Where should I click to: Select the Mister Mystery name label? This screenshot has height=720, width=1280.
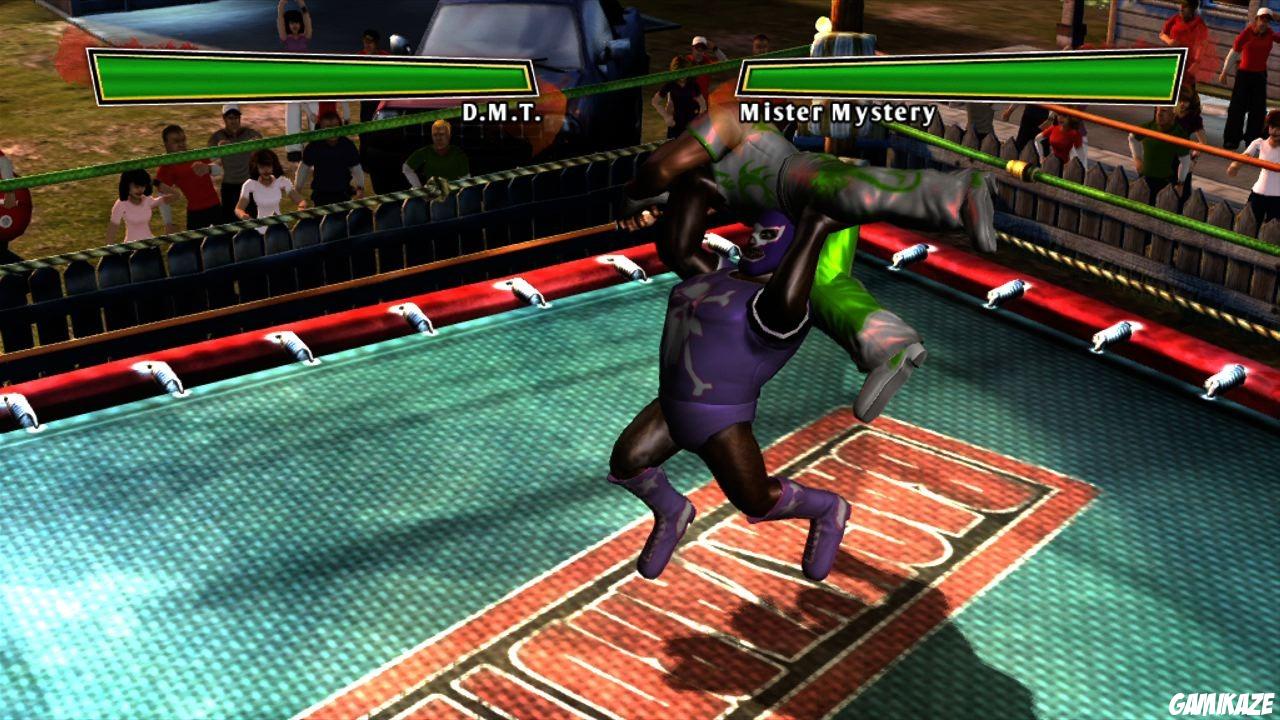point(836,112)
